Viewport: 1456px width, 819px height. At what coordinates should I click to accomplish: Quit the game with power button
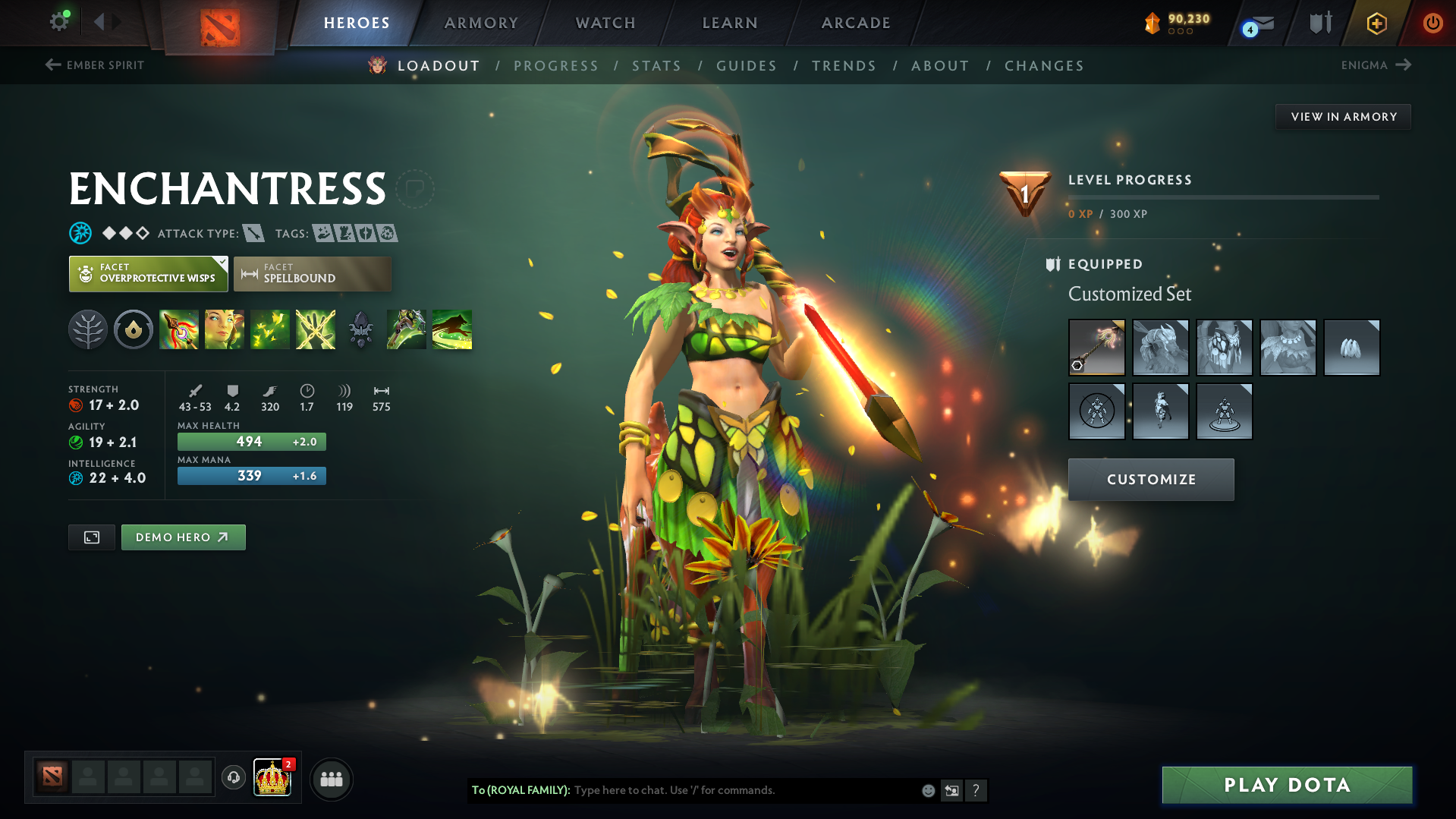coord(1432,23)
